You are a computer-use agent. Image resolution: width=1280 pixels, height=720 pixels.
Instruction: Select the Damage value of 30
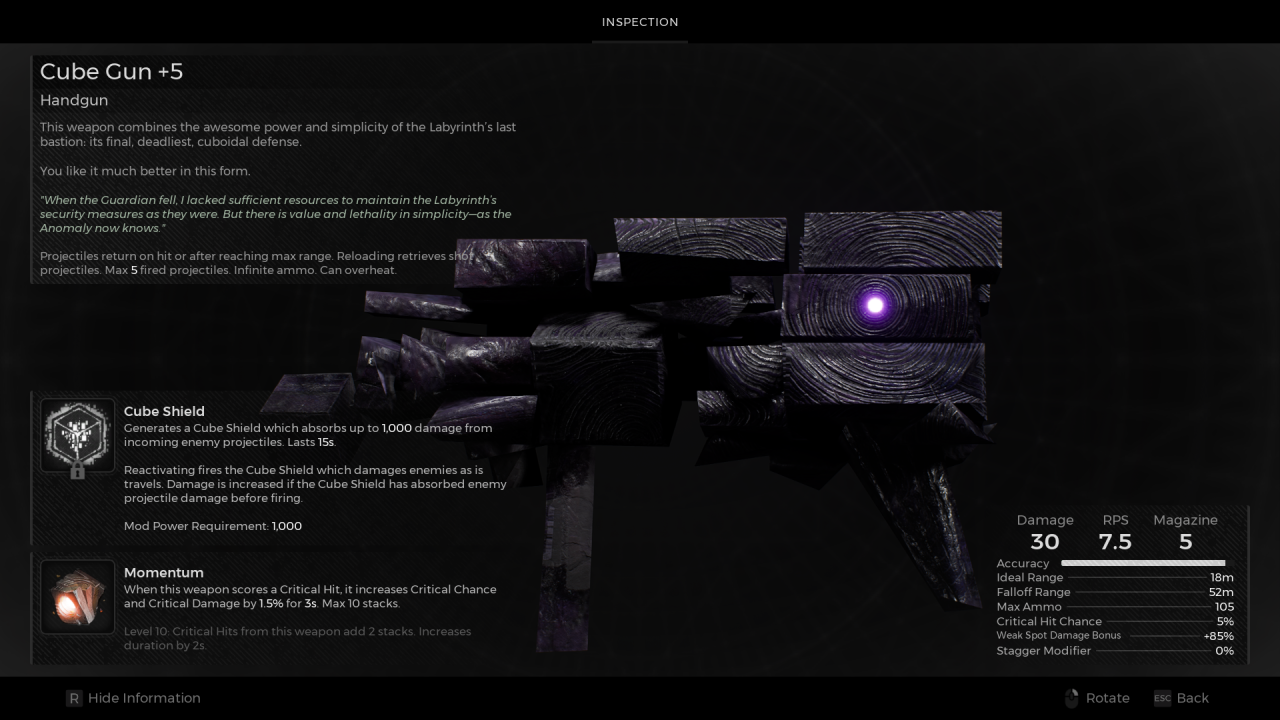pyautogui.click(x=1045, y=542)
